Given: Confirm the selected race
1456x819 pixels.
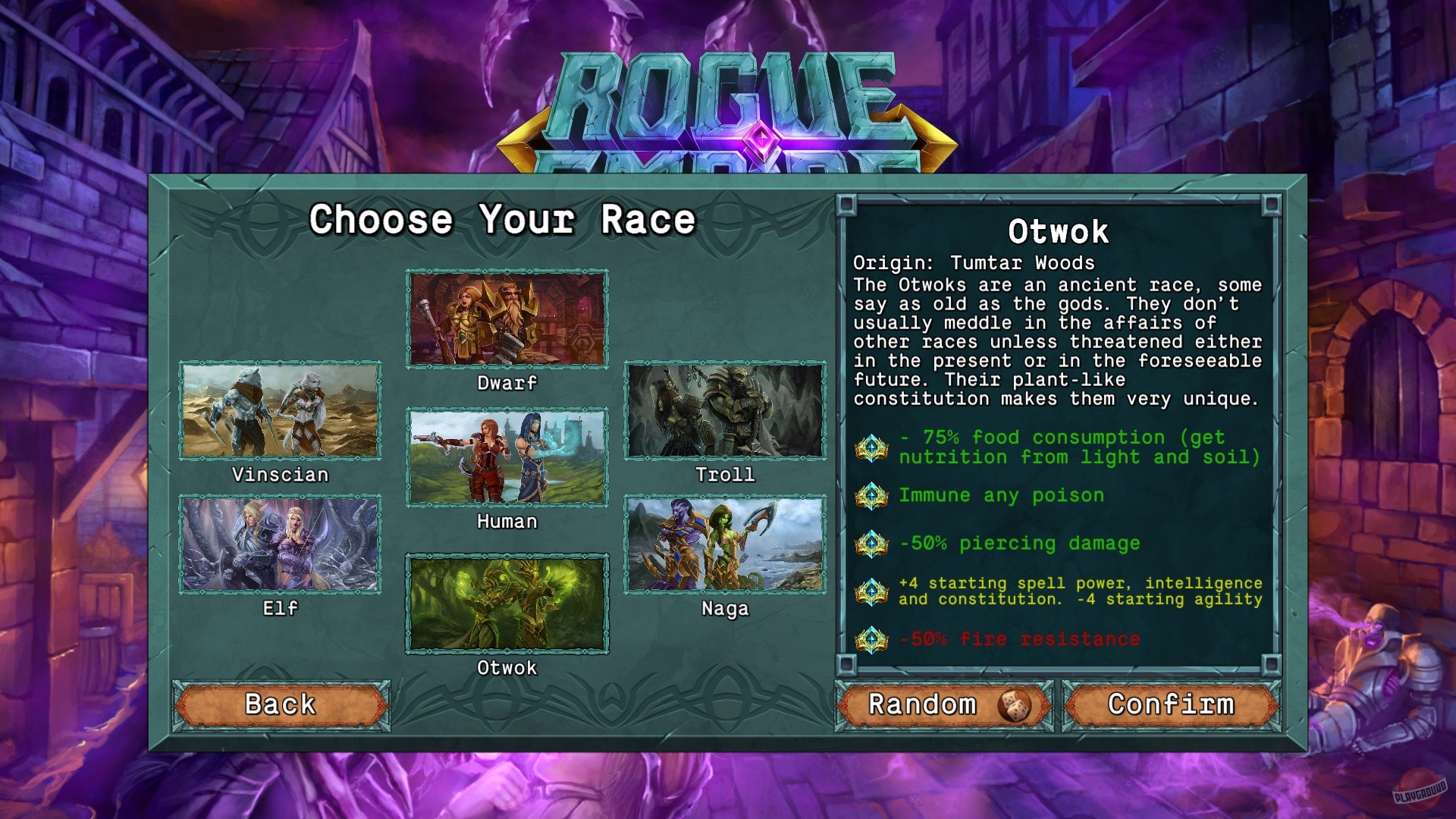Looking at the screenshot, I should pyautogui.click(x=1172, y=704).
